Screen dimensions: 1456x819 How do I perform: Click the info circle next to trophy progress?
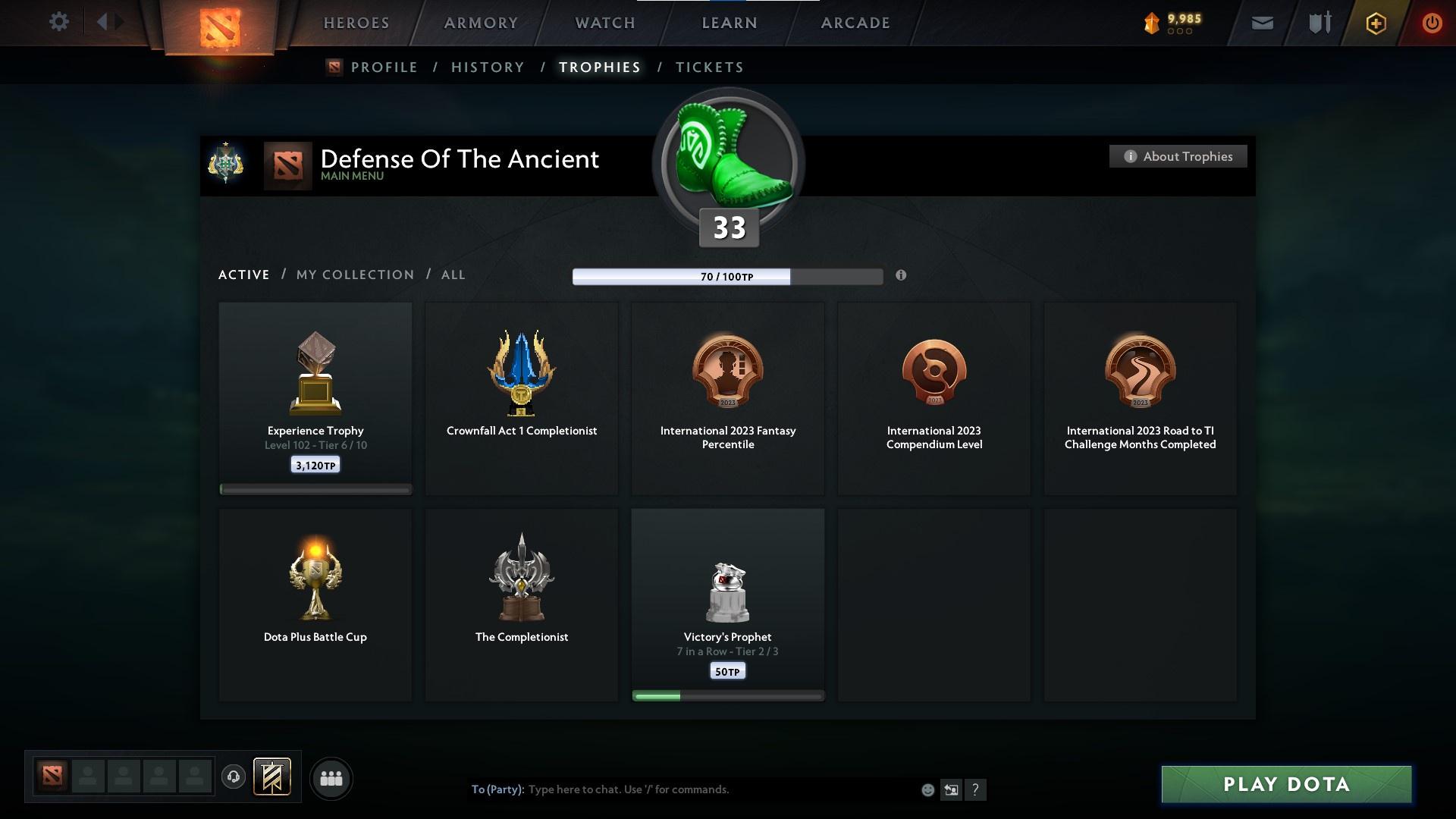pyautogui.click(x=902, y=276)
